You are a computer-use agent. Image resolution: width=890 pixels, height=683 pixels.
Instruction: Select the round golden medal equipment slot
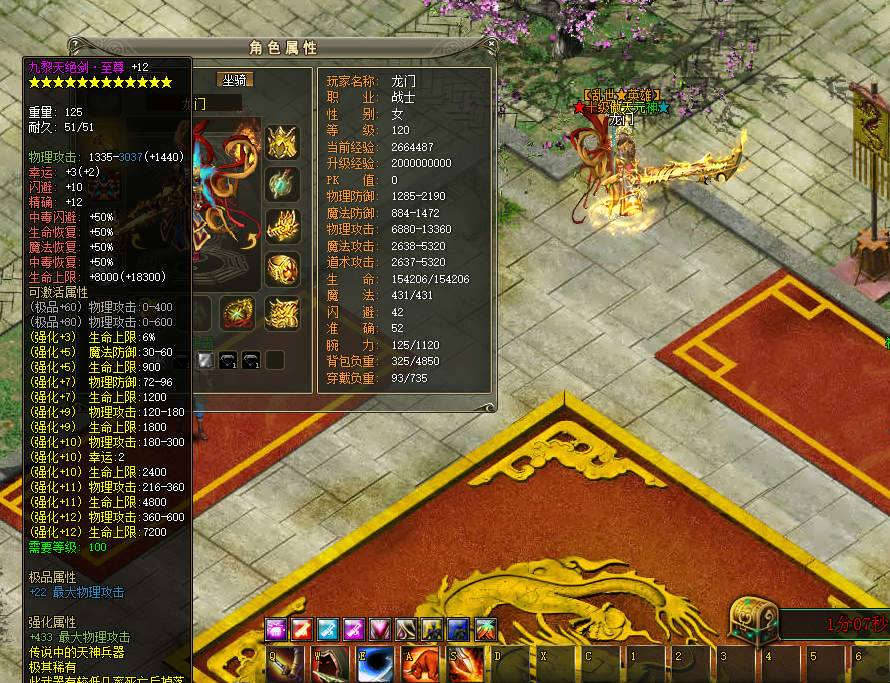point(282,268)
